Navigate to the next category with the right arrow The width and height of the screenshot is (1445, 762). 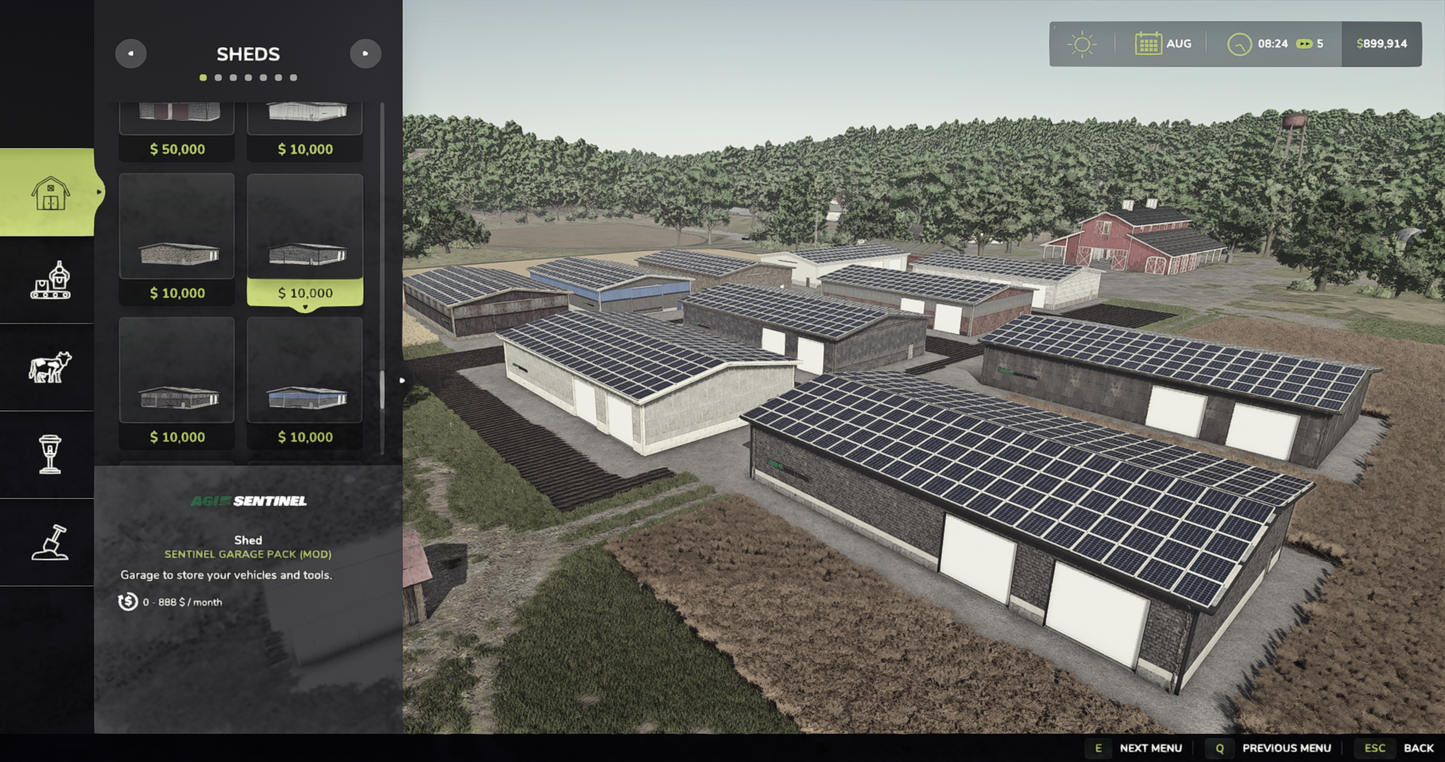365,53
